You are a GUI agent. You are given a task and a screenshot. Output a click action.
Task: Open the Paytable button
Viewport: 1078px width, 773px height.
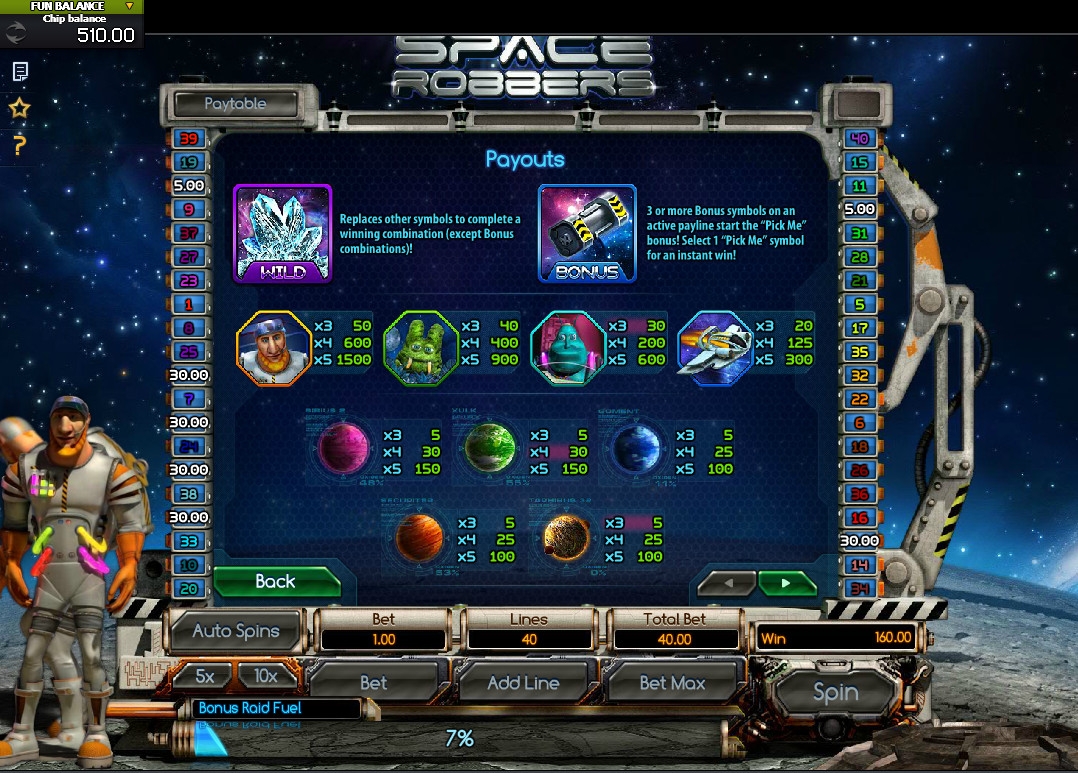click(236, 104)
